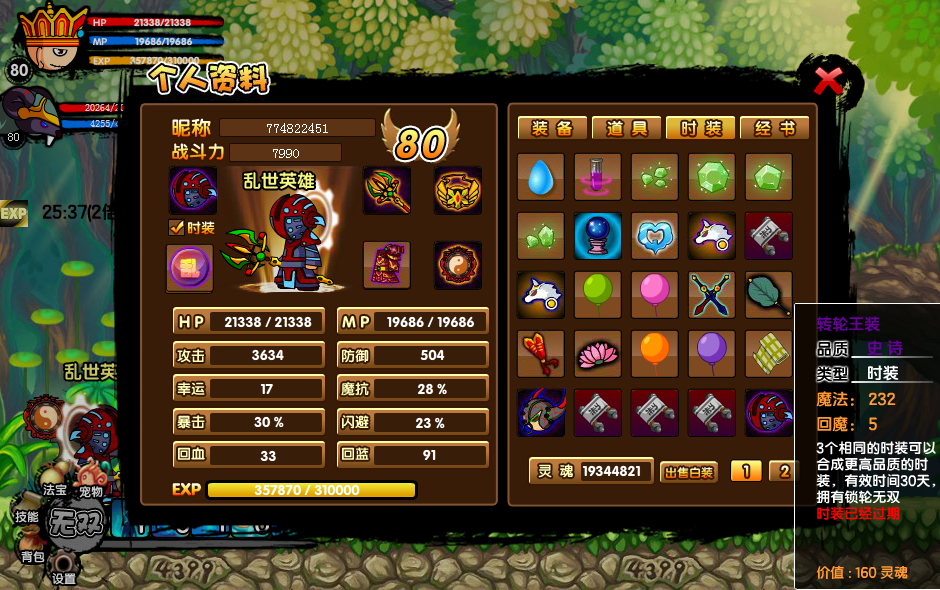Open the 背包 backpack button

[32, 550]
